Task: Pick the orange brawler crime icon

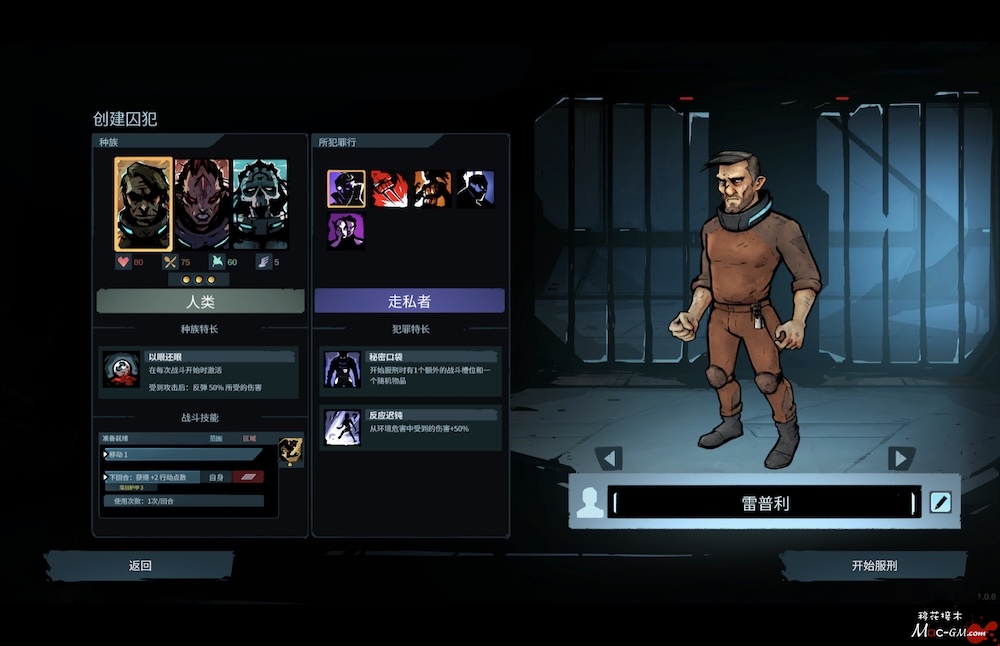Action: [432, 188]
